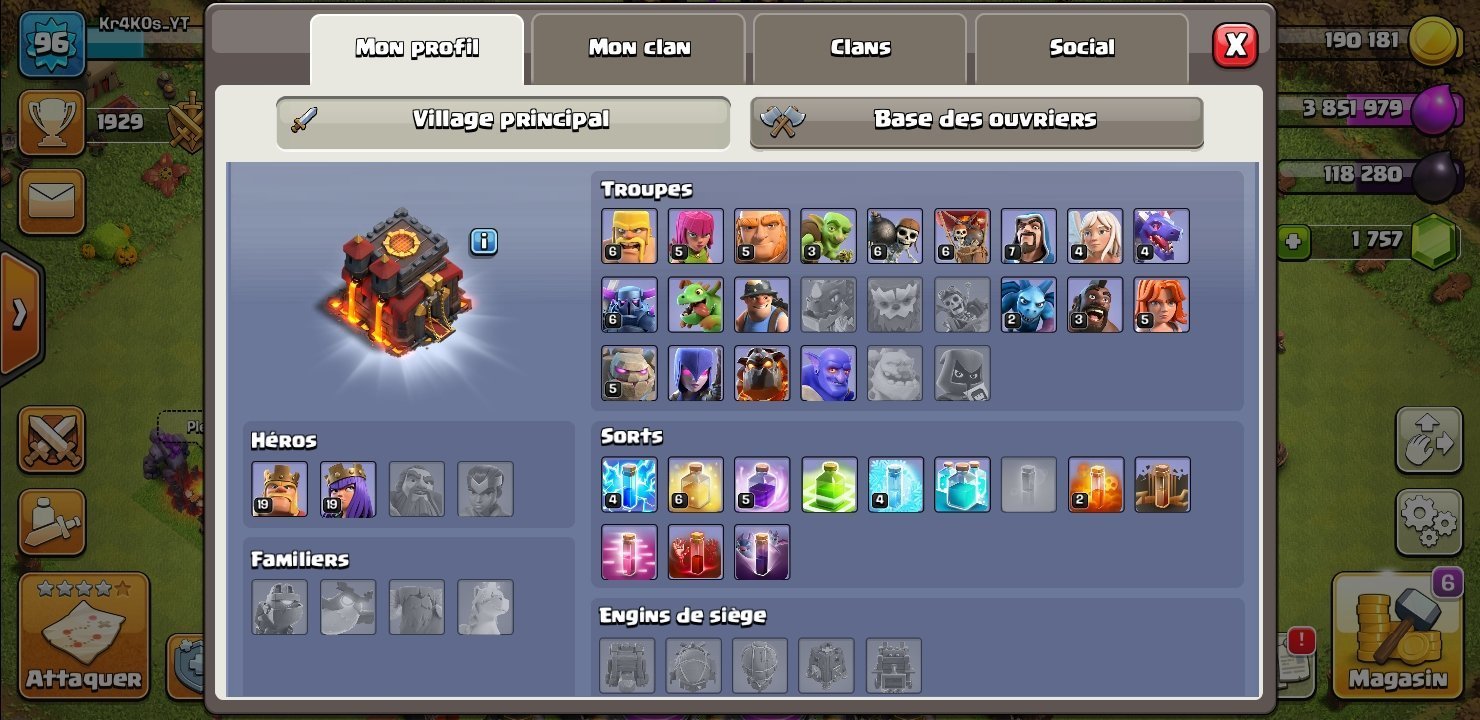The image size is (1480, 720).
Task: Open the mail envelope inbox
Action: tap(51, 201)
